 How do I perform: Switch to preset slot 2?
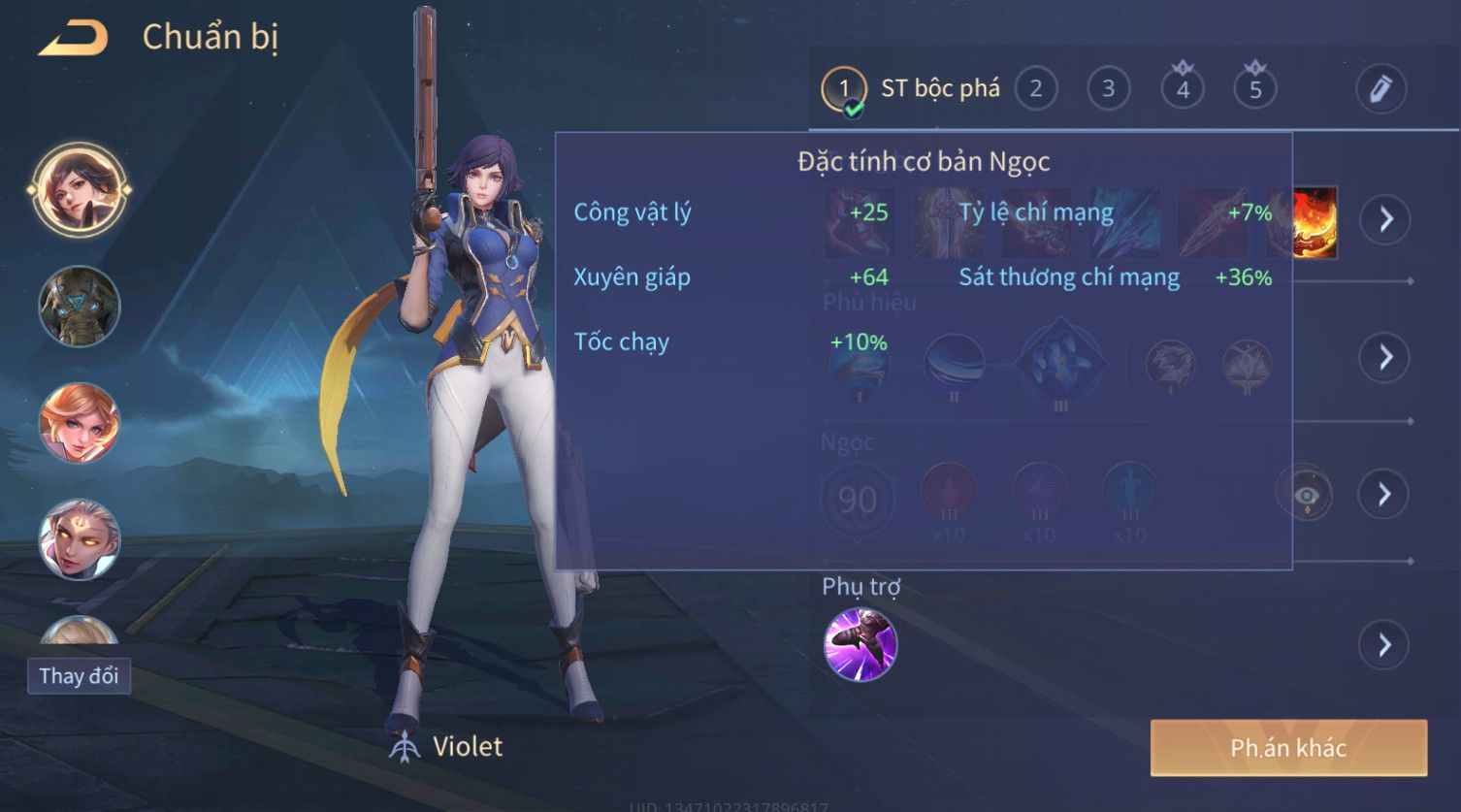click(x=1035, y=89)
